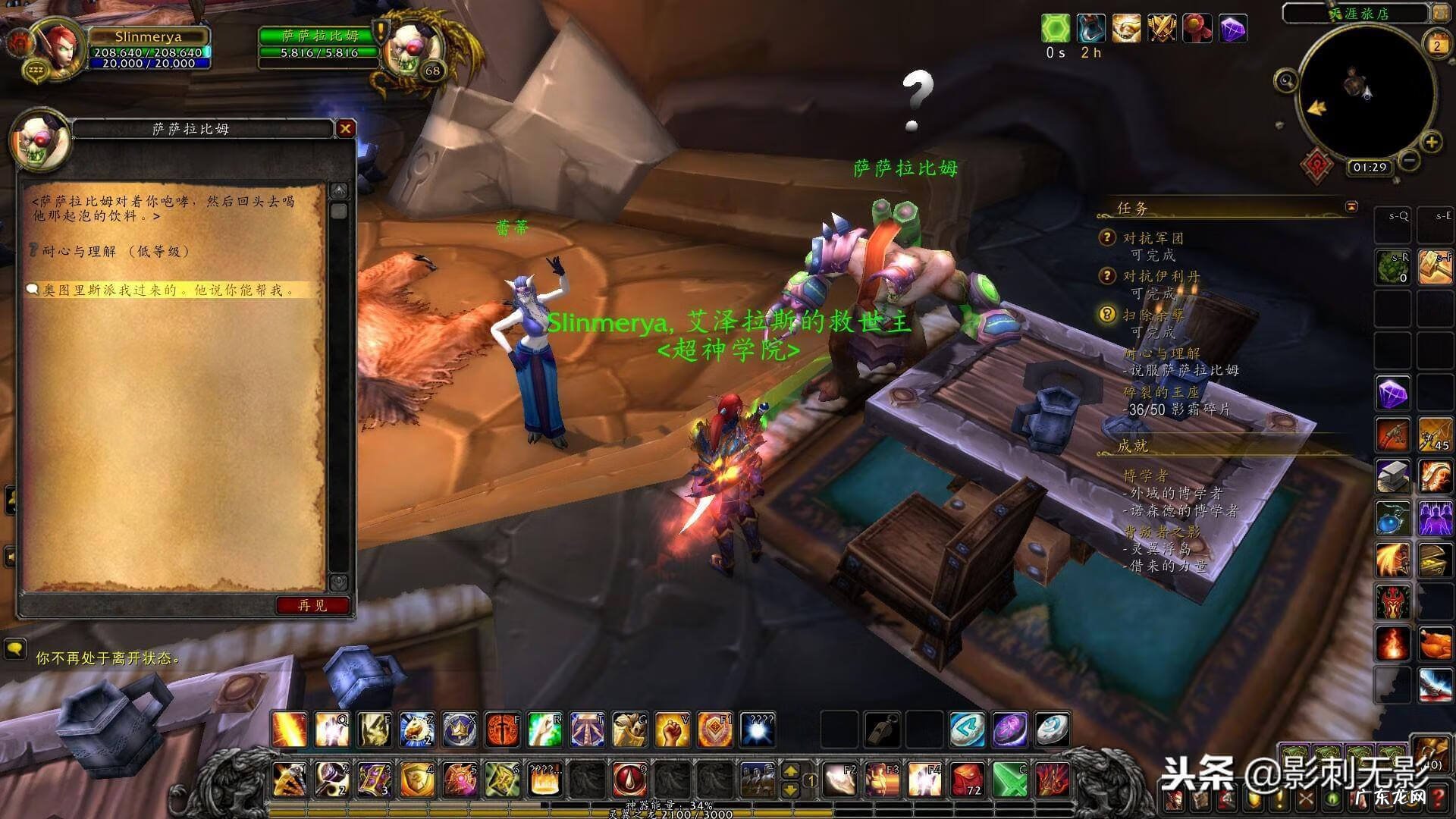Click the purple gem buff icon
This screenshot has width=1456, height=819.
click(1233, 30)
